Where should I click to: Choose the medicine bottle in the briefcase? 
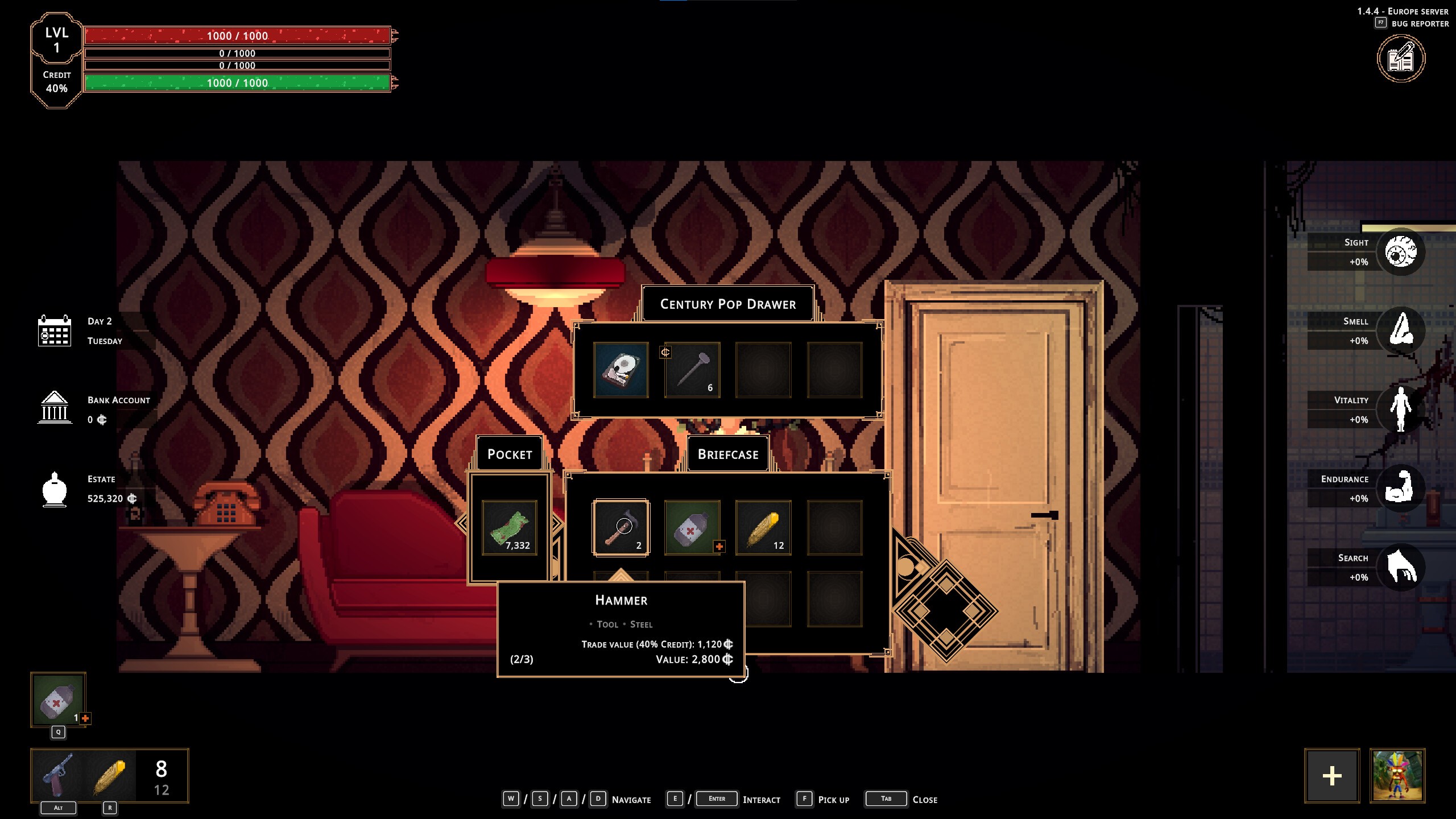coord(692,528)
